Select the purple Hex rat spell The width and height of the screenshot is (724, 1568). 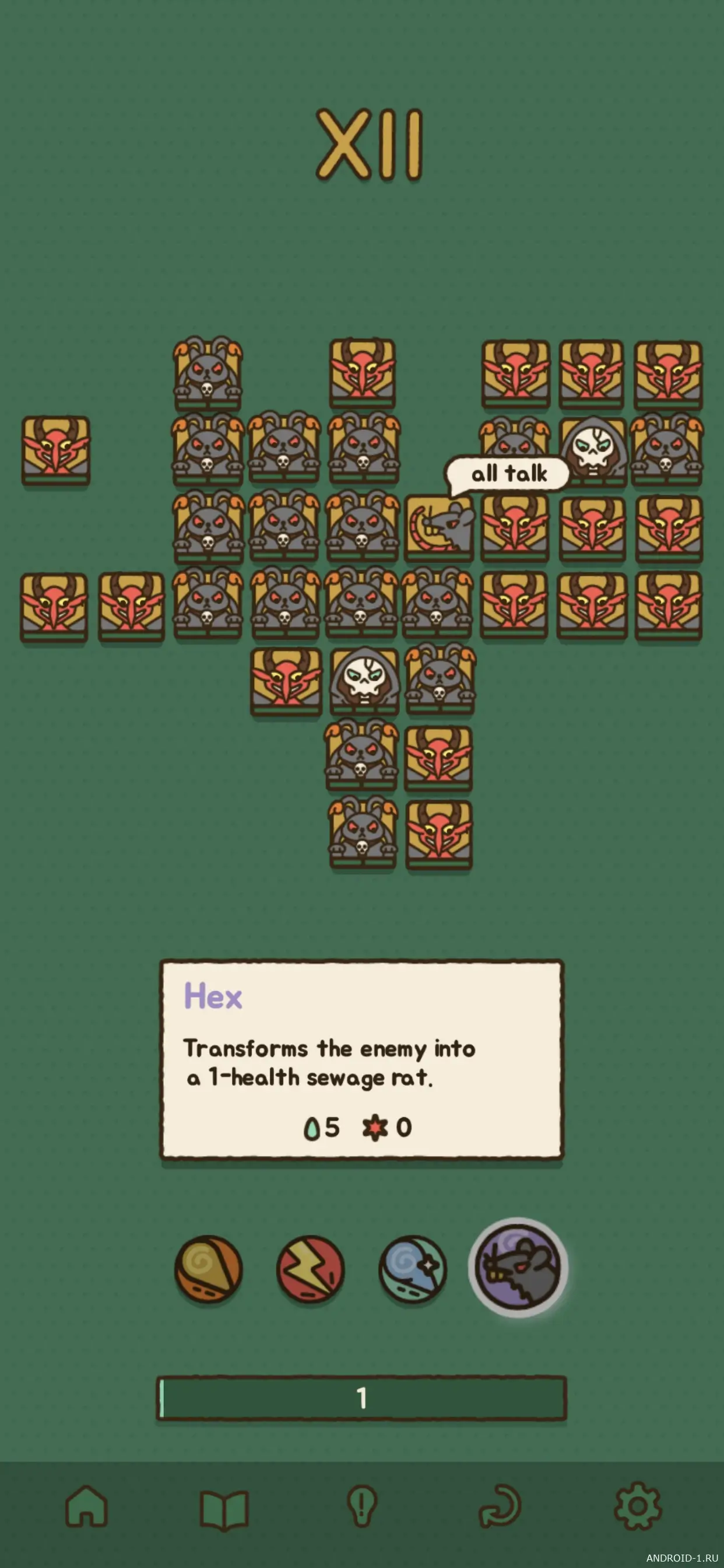coord(518,1268)
